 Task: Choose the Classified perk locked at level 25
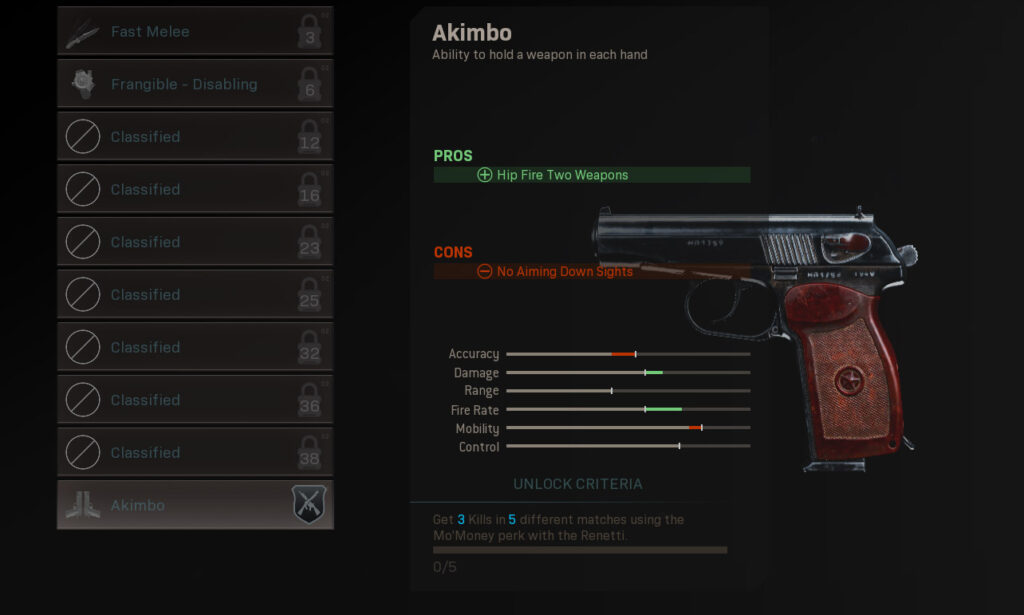coord(195,295)
